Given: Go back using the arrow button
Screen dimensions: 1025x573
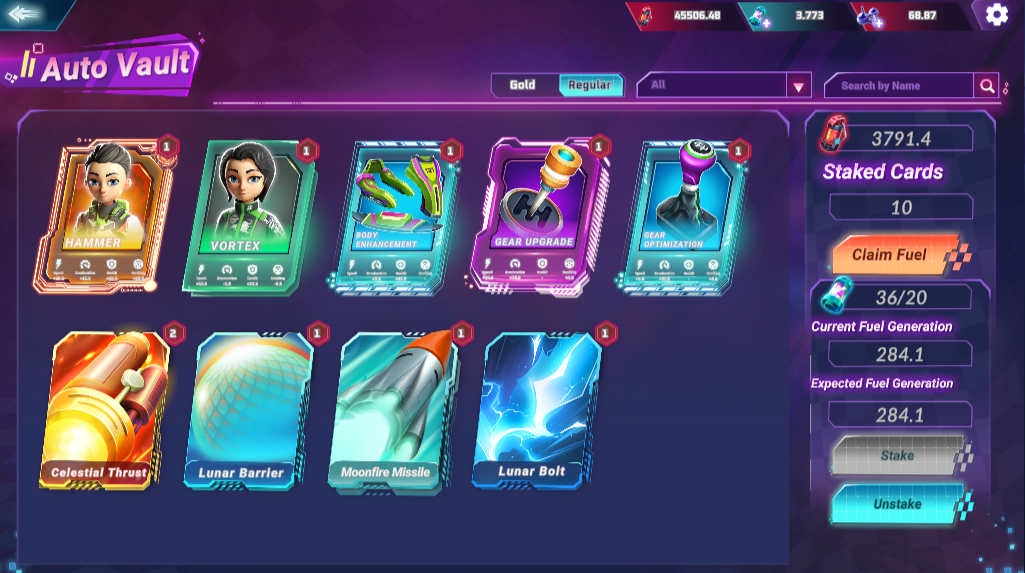Looking at the screenshot, I should pyautogui.click(x=25, y=14).
